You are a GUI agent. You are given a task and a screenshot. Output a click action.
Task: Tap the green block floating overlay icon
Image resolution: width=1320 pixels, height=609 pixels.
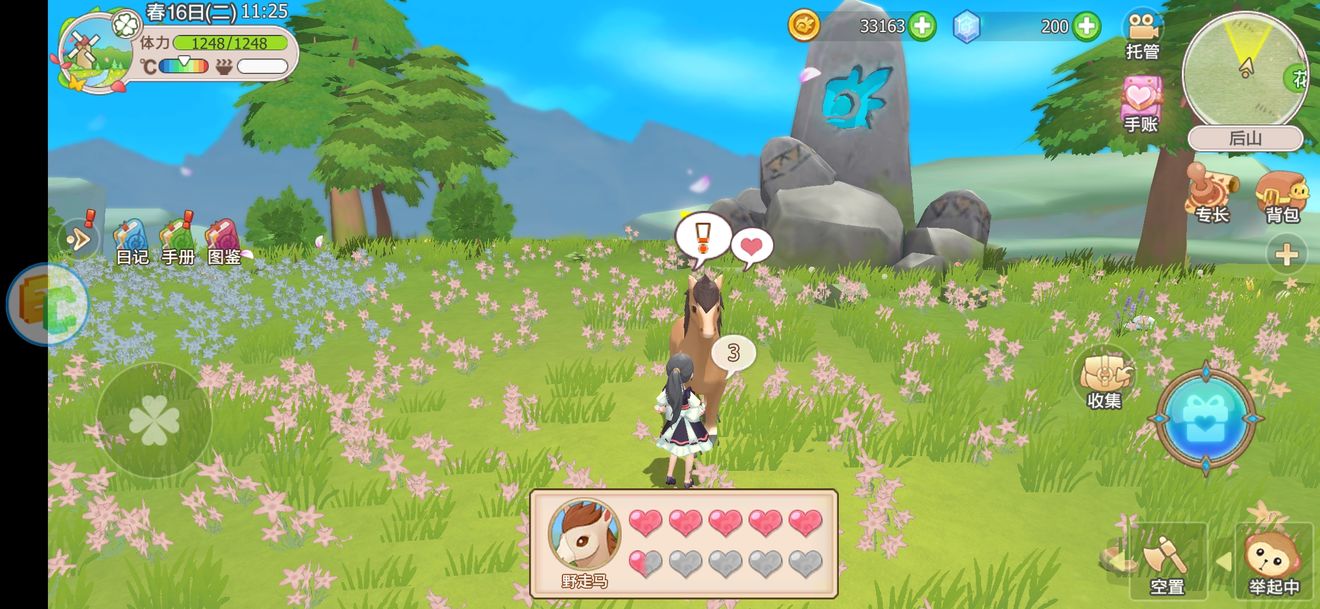[47, 304]
